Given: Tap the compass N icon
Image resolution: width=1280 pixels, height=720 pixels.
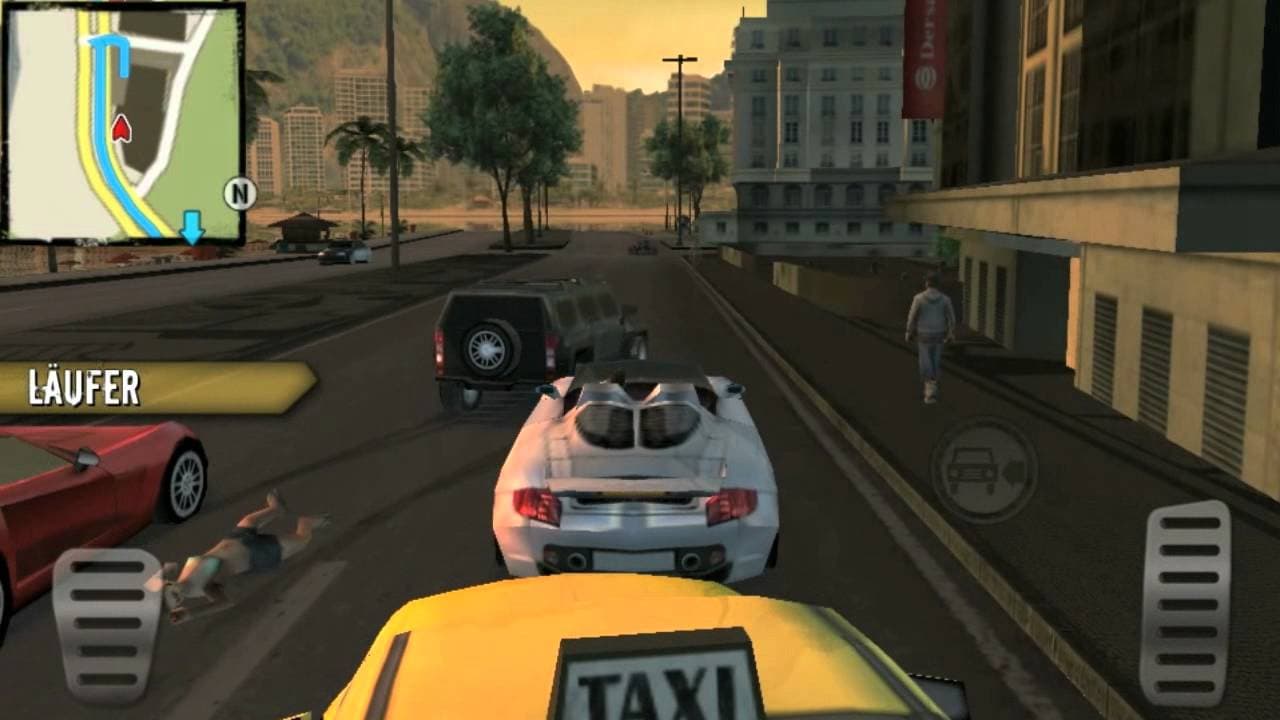Looking at the screenshot, I should point(237,191).
